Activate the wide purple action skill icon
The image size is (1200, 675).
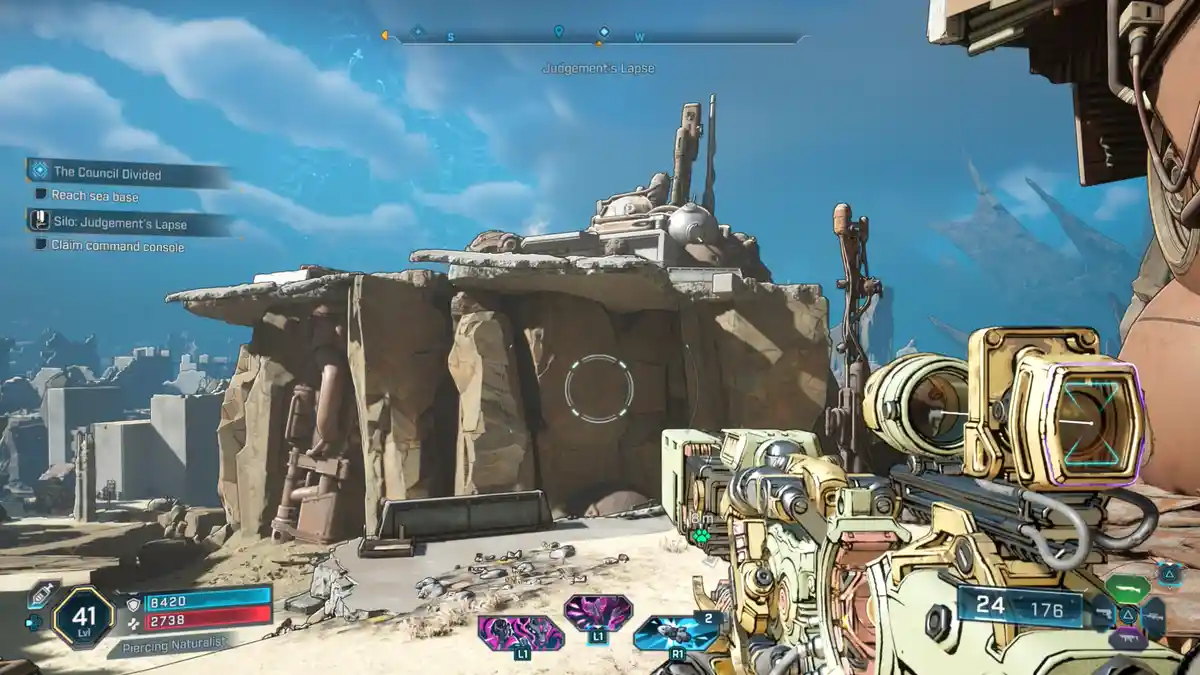(520, 632)
